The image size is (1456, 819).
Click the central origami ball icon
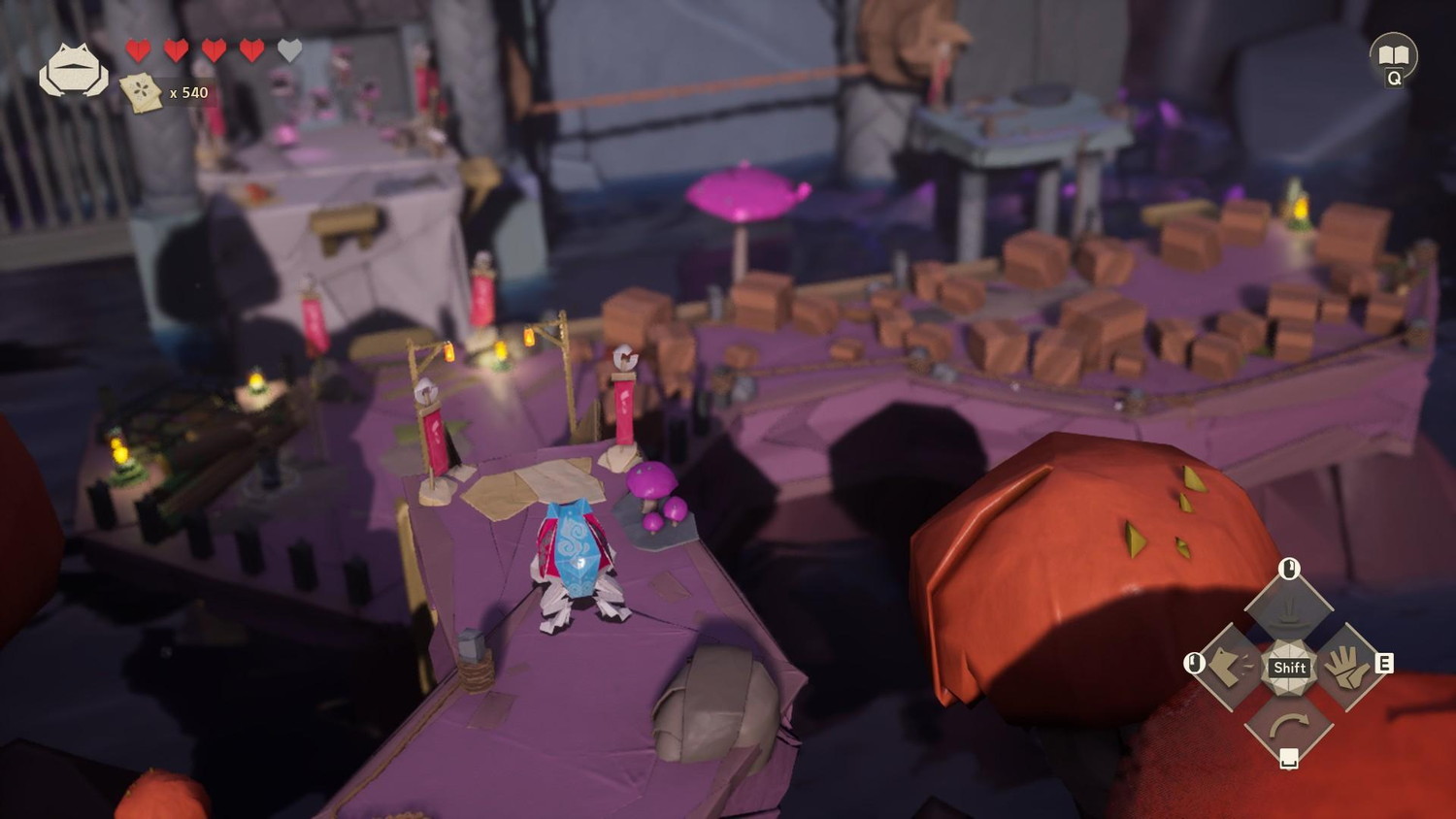(1289, 667)
